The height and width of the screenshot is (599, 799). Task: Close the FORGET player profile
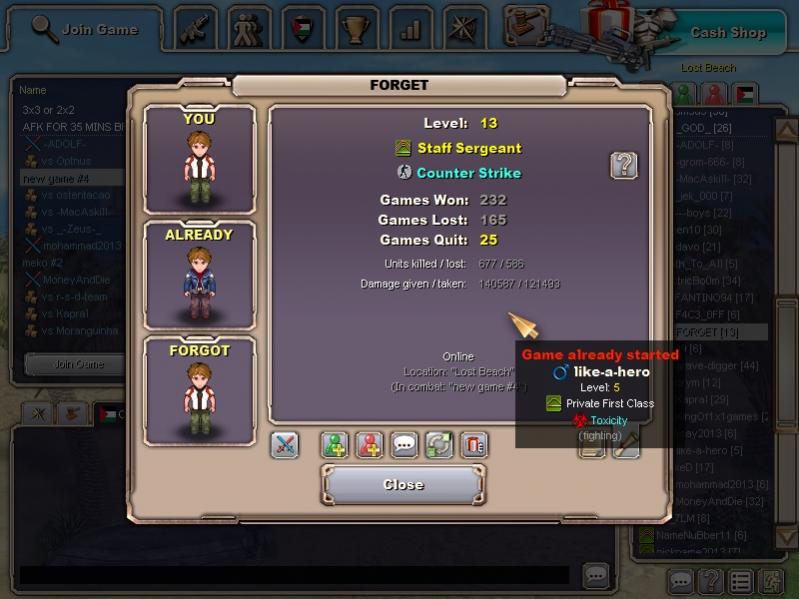coord(403,485)
